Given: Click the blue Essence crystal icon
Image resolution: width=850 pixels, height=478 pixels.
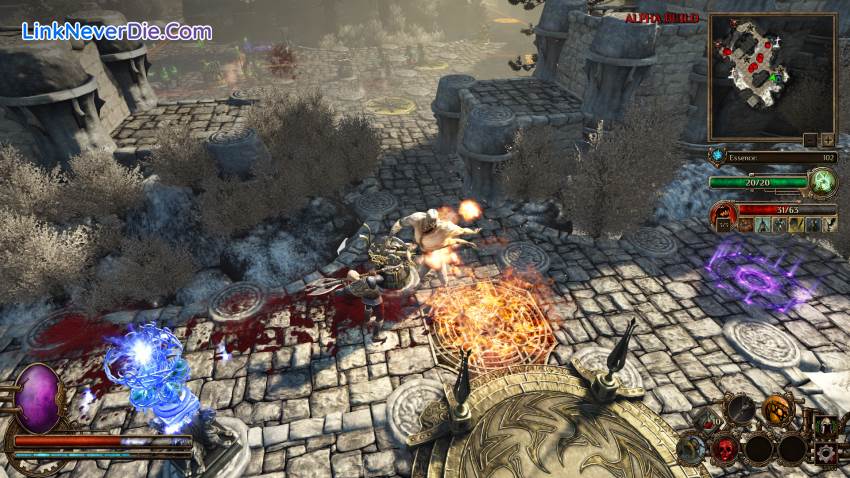Looking at the screenshot, I should [x=717, y=157].
